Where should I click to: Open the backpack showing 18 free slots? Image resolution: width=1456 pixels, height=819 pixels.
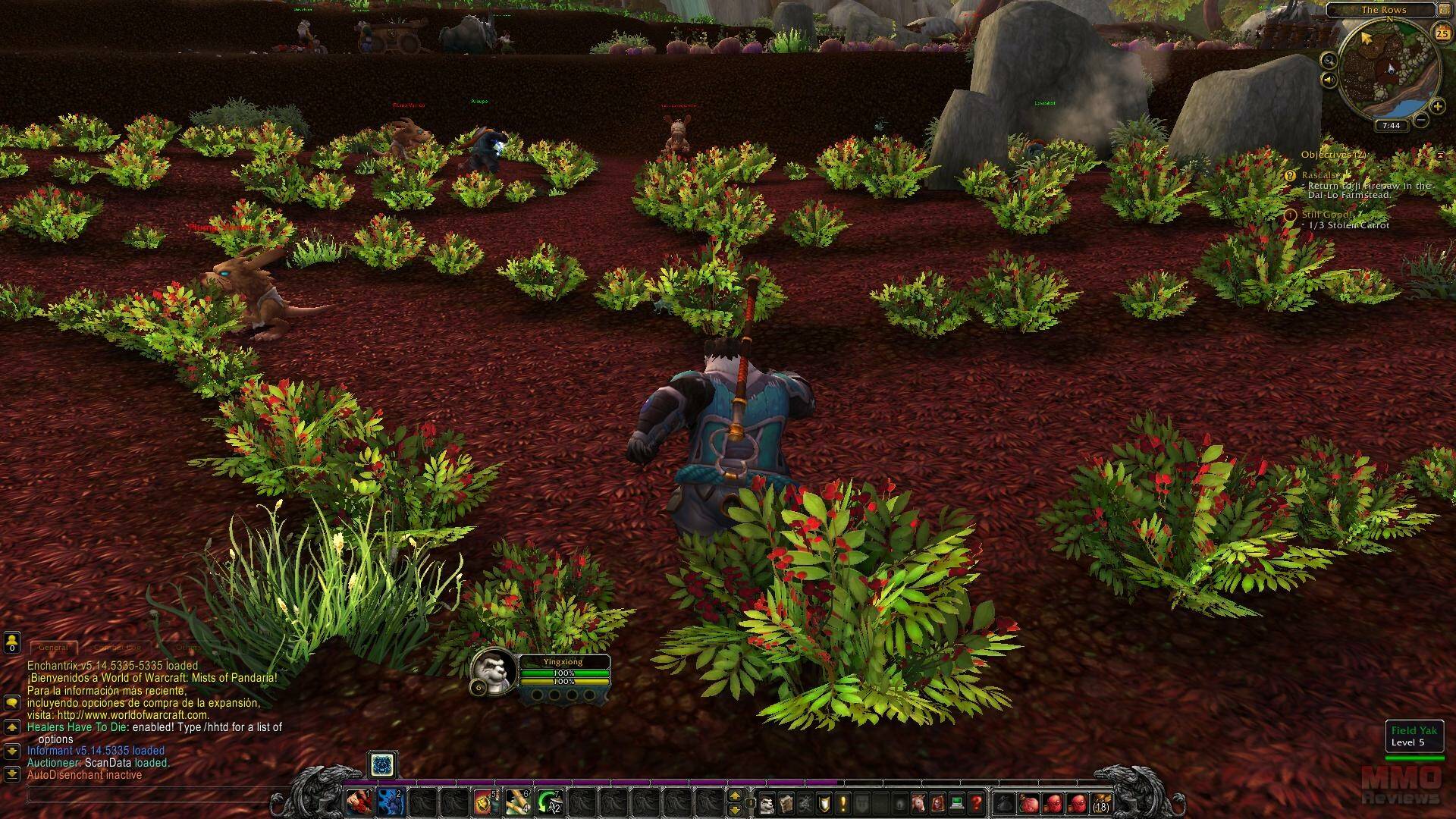tap(1100, 802)
